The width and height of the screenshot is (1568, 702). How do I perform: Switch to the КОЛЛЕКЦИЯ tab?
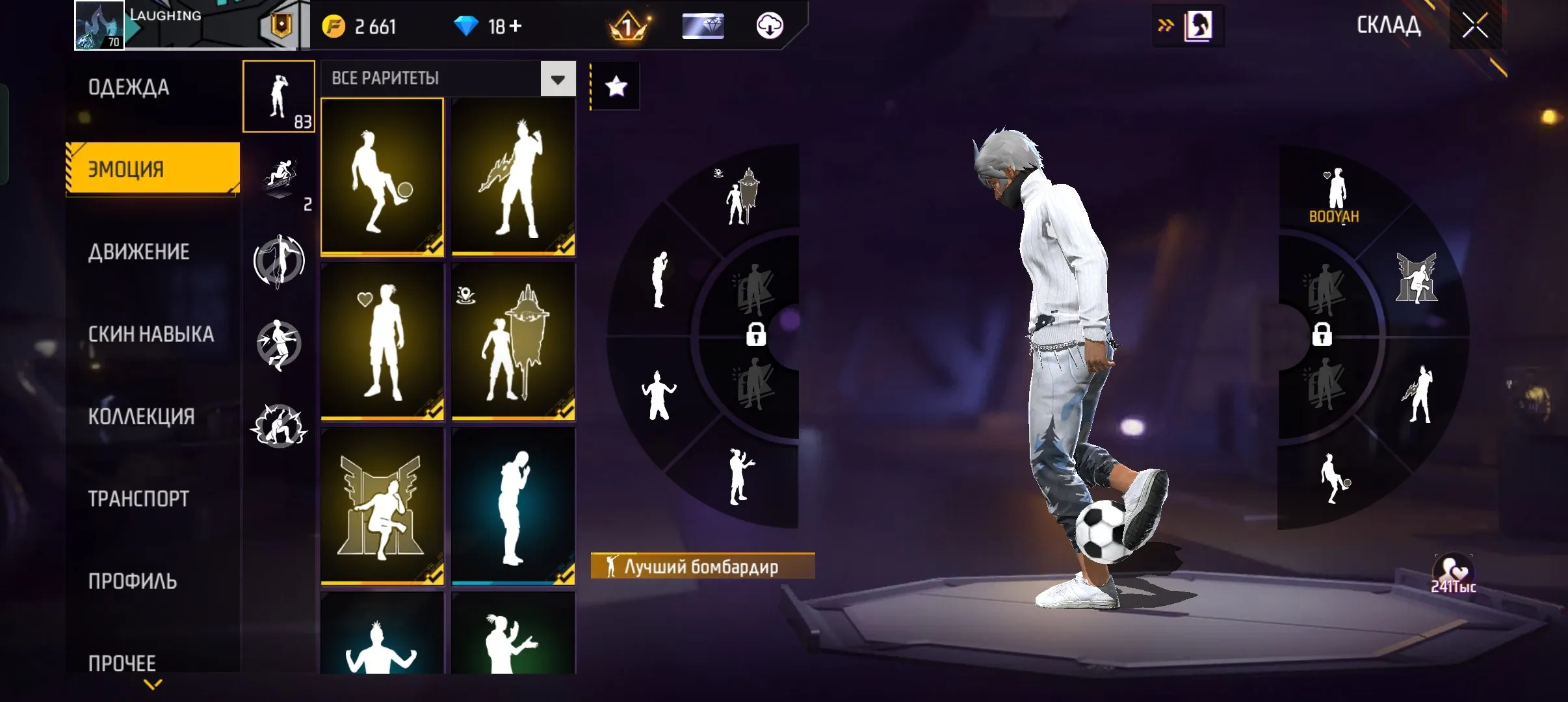[x=142, y=416]
